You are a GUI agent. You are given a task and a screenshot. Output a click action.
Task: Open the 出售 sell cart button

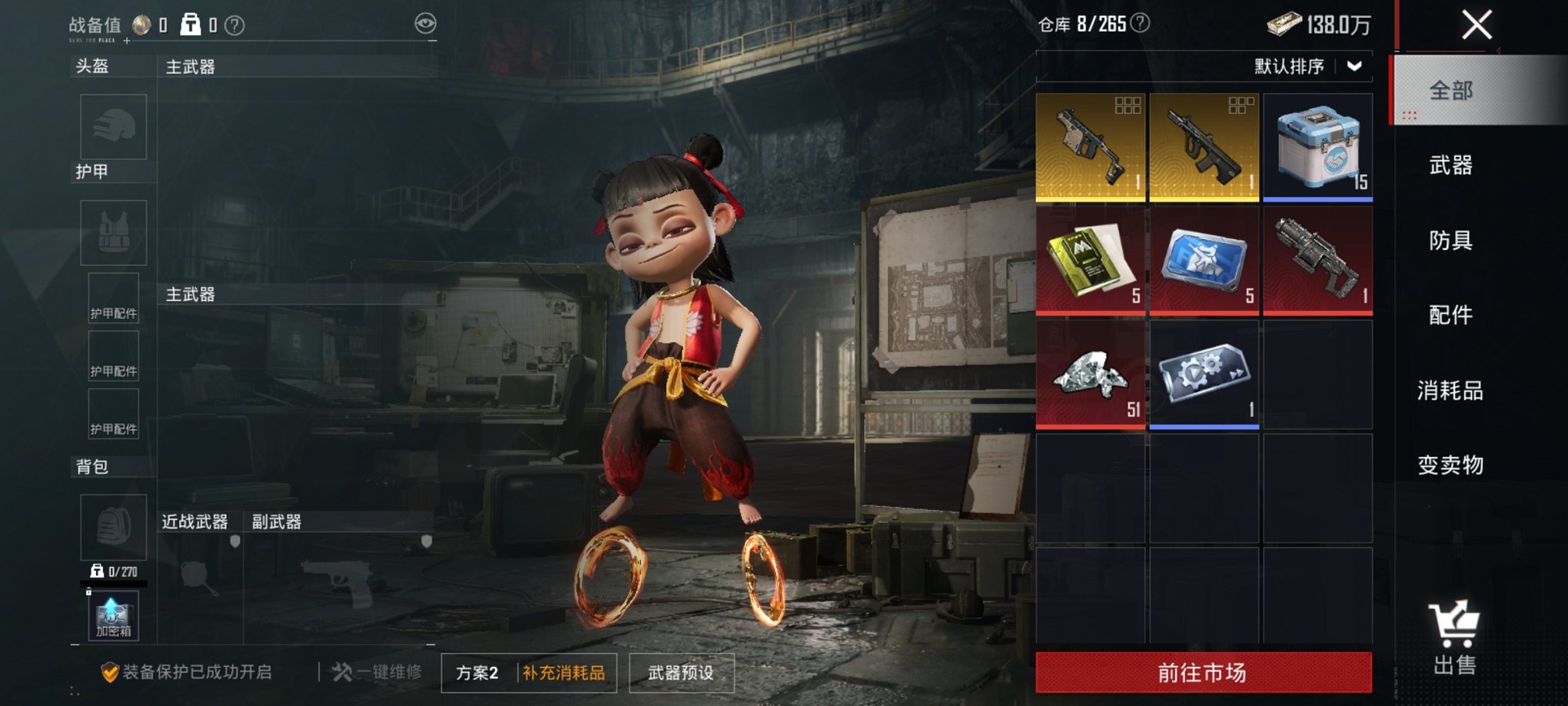(x=1454, y=638)
